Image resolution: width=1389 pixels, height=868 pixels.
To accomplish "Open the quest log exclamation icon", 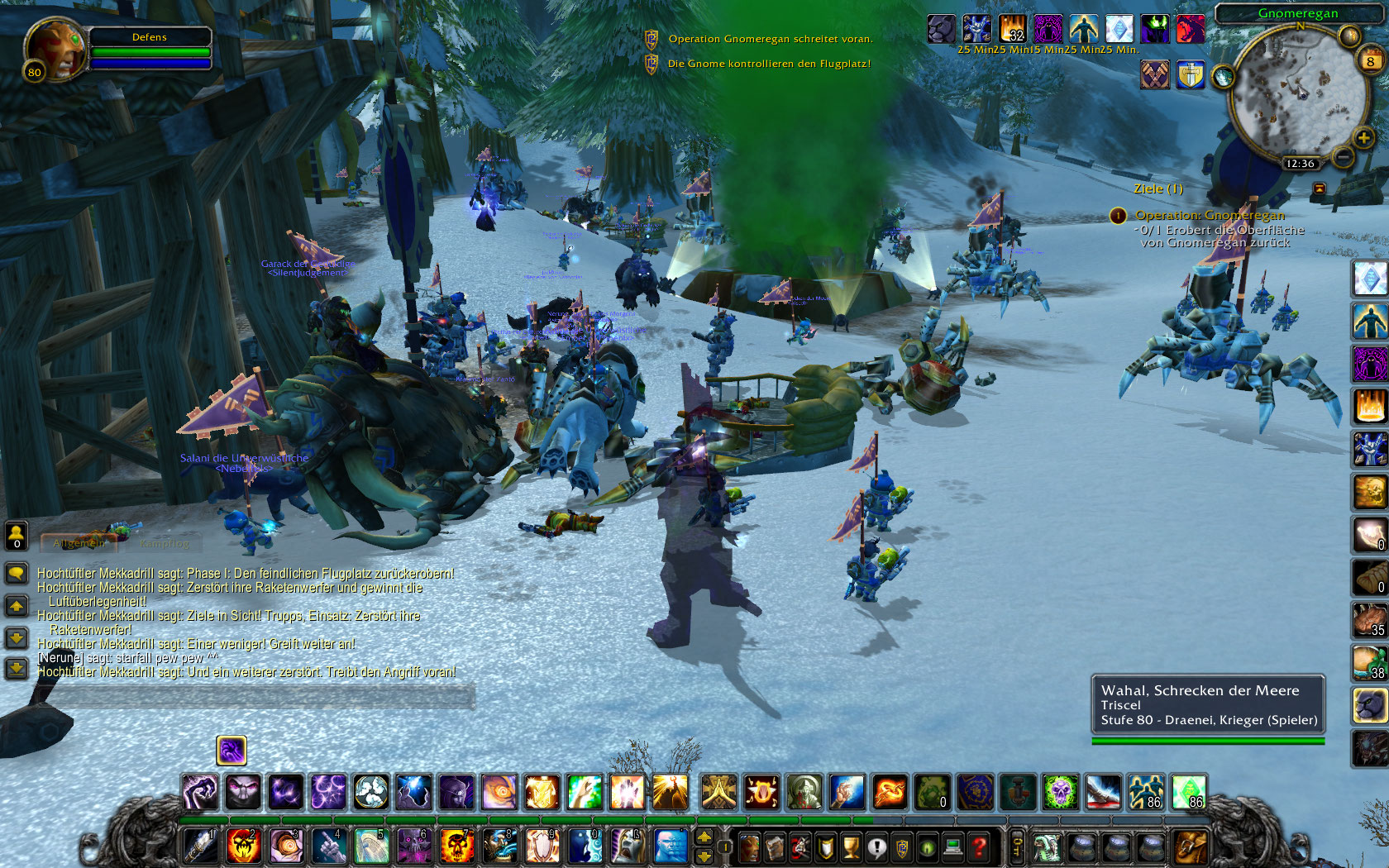I will pos(877,847).
